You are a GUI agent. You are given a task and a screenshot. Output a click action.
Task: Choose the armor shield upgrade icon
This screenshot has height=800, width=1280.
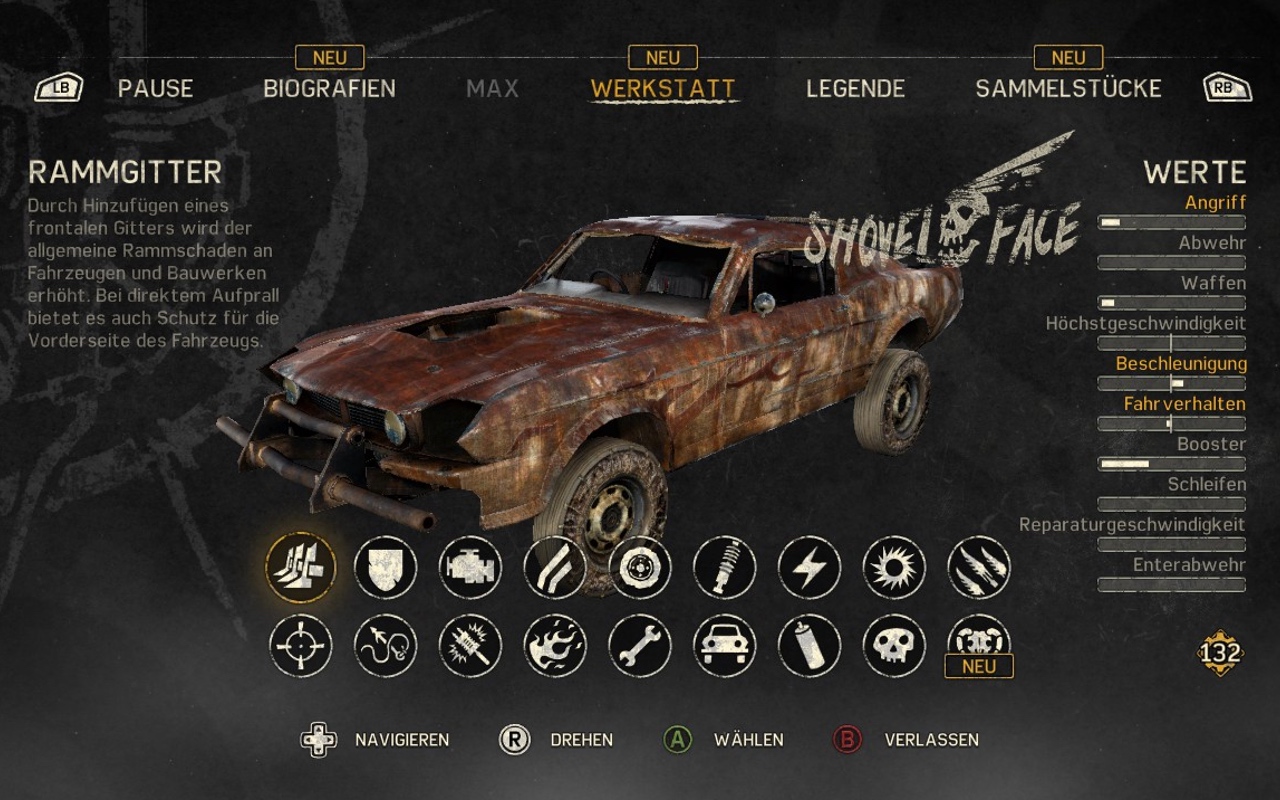[386, 567]
